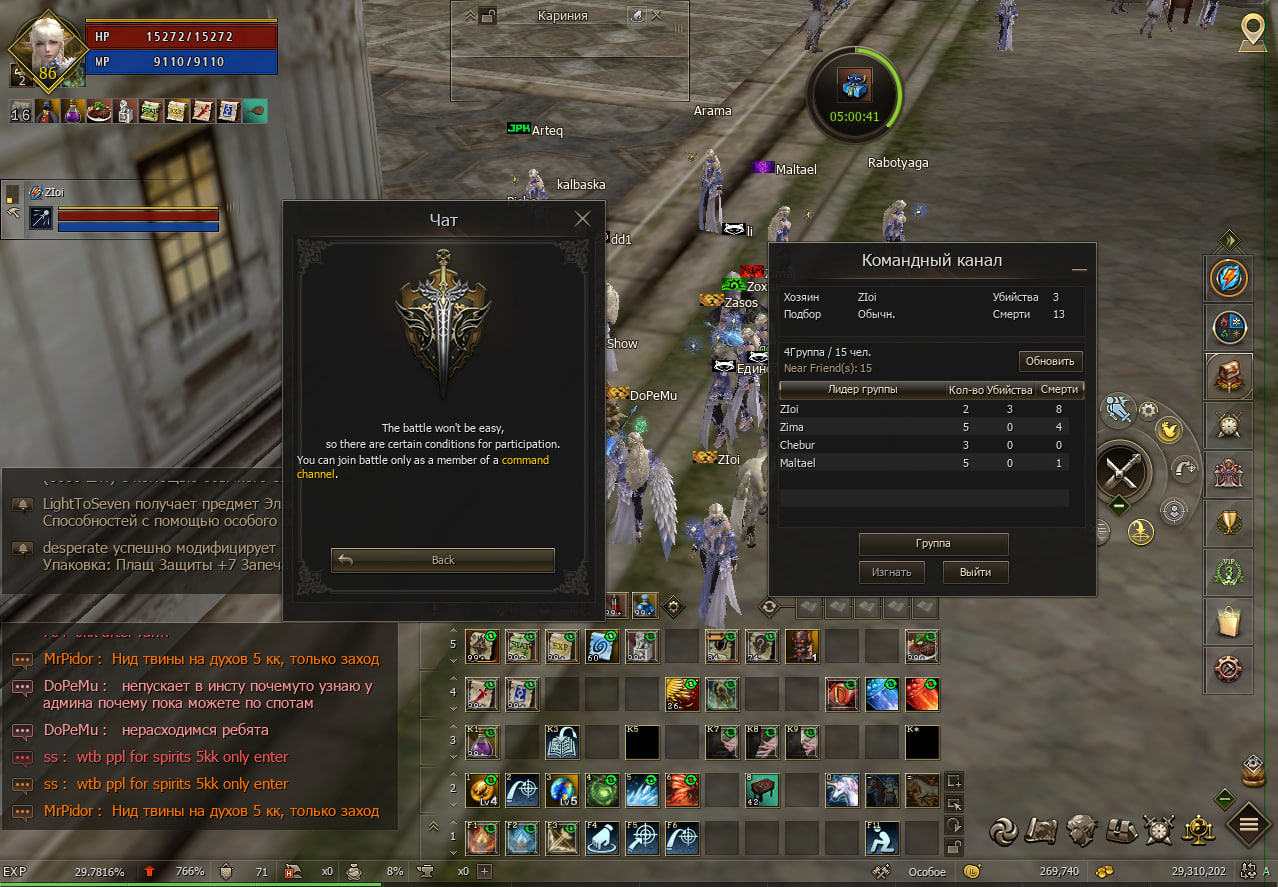The image size is (1278, 887).
Task: Summon the white unicorn hotbar slot
Action: coord(842,790)
